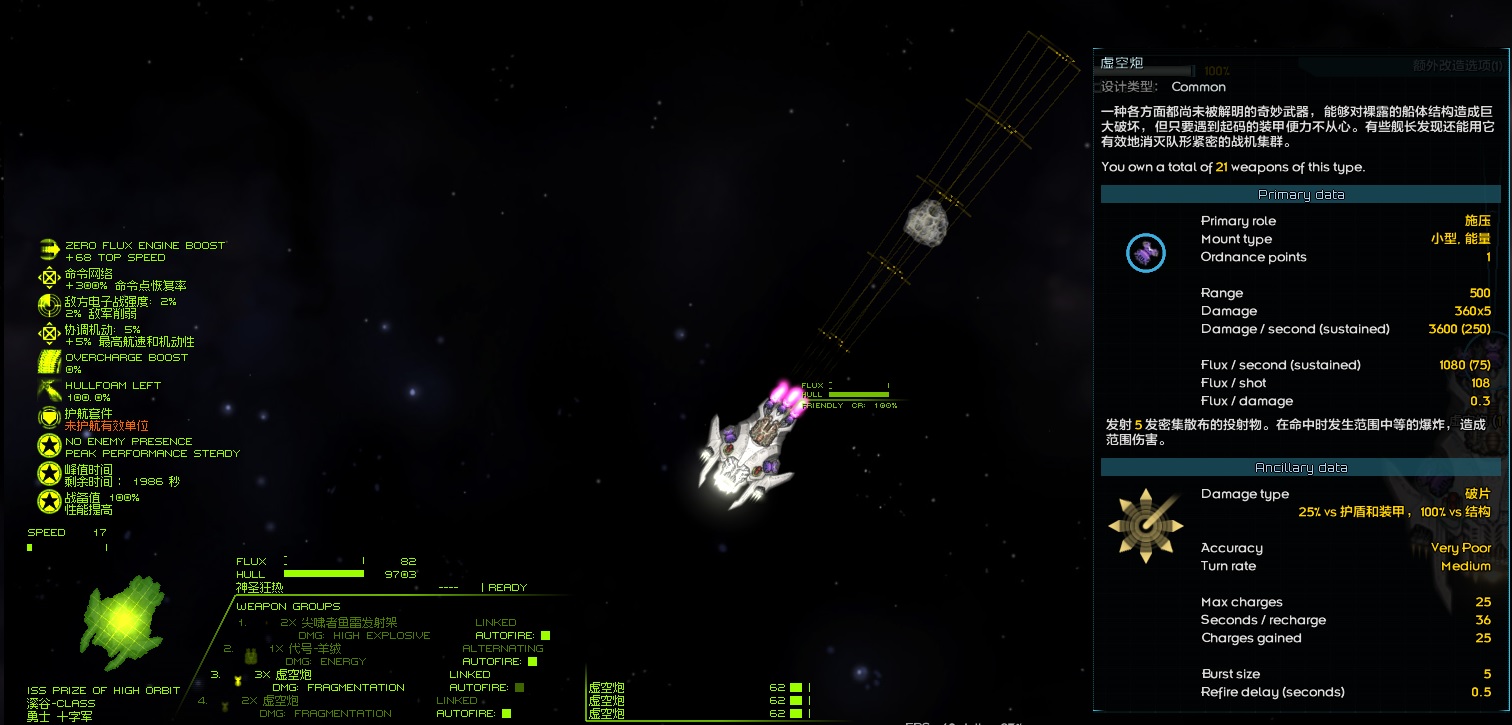1512x725 pixels.
Task: Collapse the Ancillary data section
Action: tap(1301, 466)
